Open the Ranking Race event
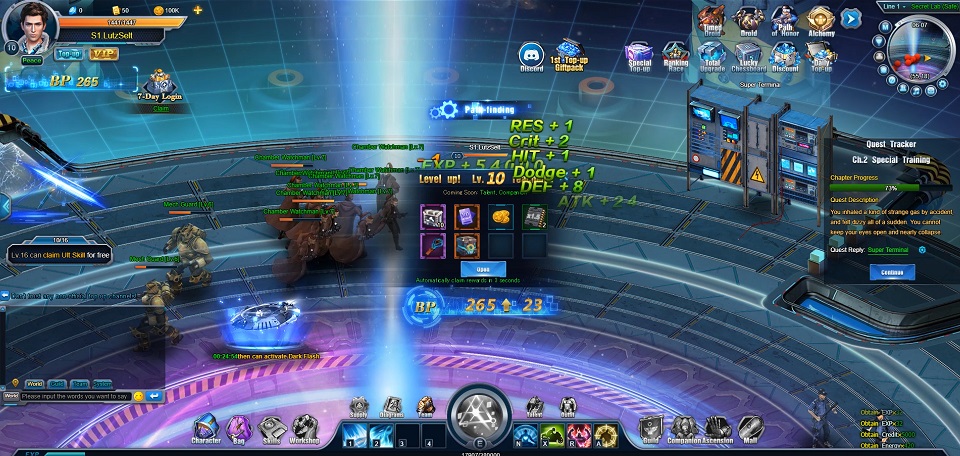Viewport: 960px width, 456px height. coord(676,57)
